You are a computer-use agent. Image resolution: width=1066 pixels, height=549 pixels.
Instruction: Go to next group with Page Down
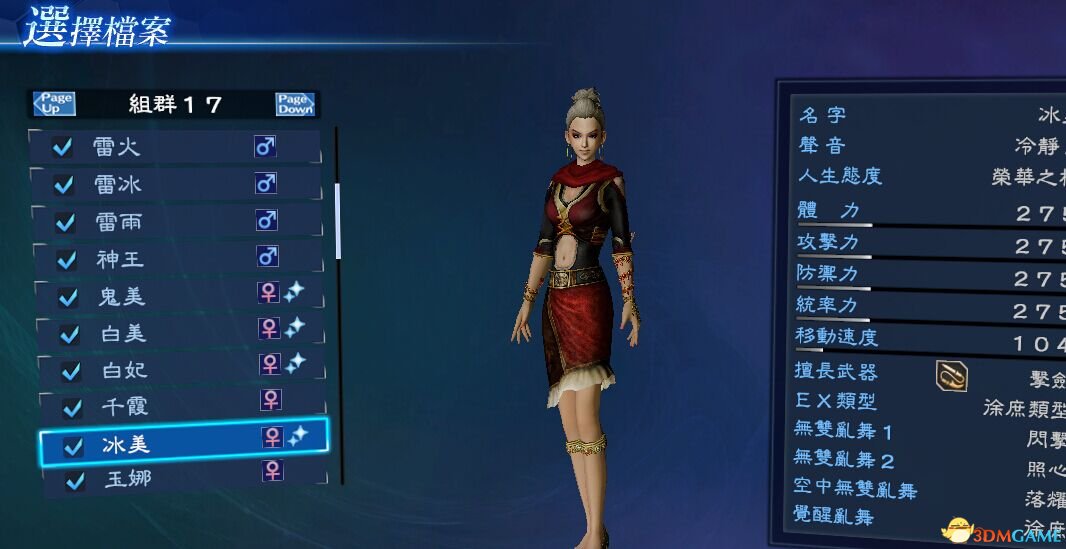point(295,103)
